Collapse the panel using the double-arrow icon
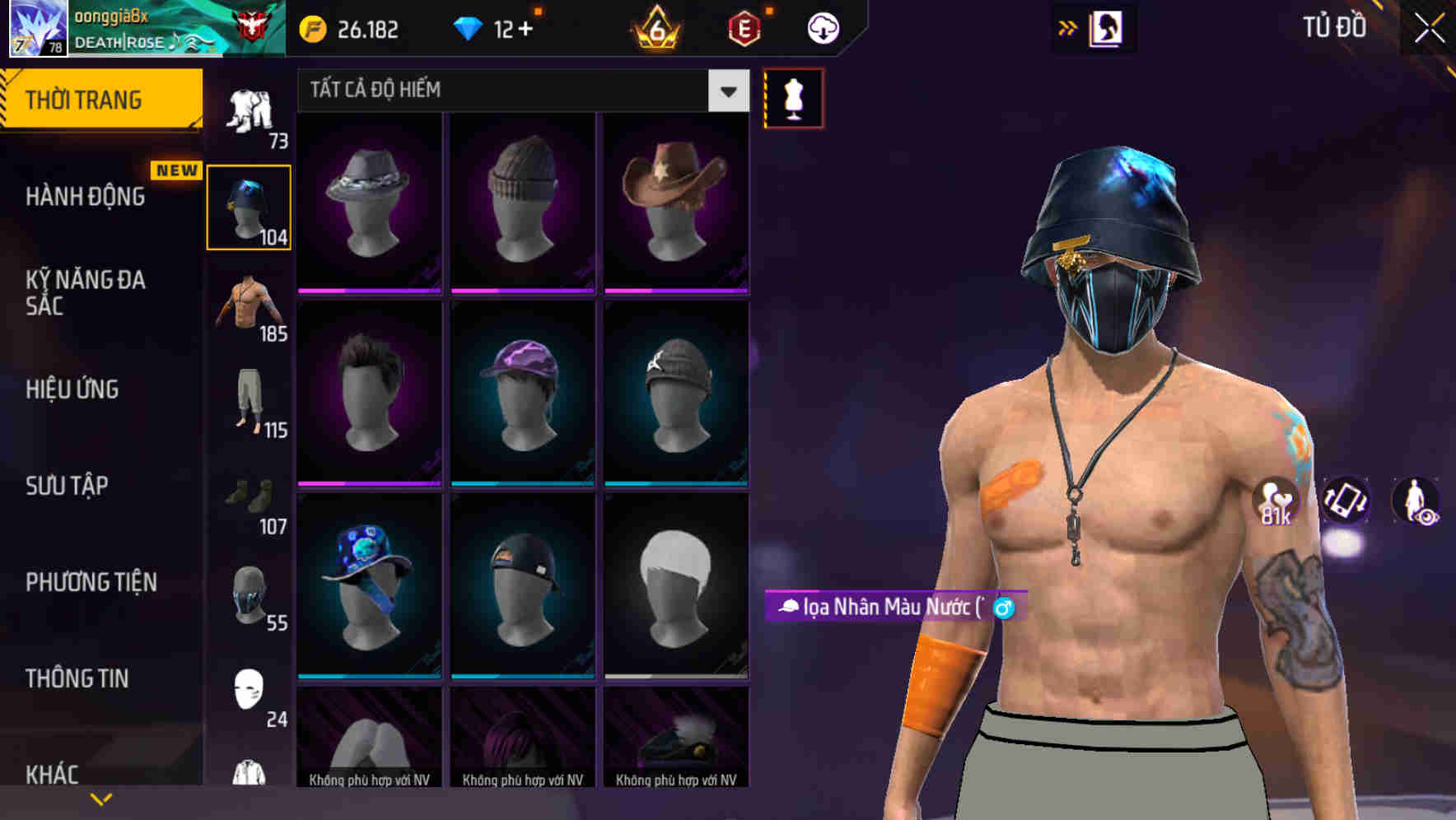The image size is (1456, 820). [x=1068, y=26]
